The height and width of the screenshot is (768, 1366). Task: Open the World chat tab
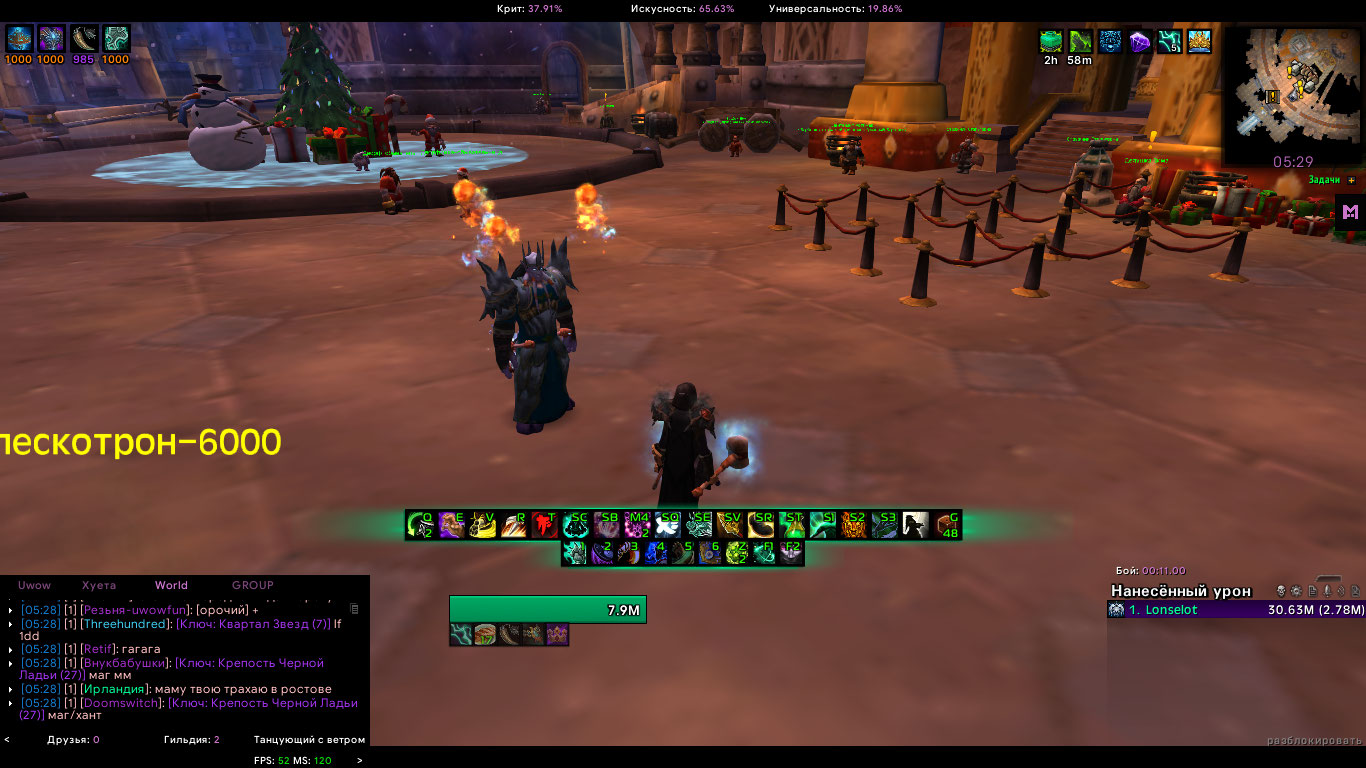[x=171, y=585]
